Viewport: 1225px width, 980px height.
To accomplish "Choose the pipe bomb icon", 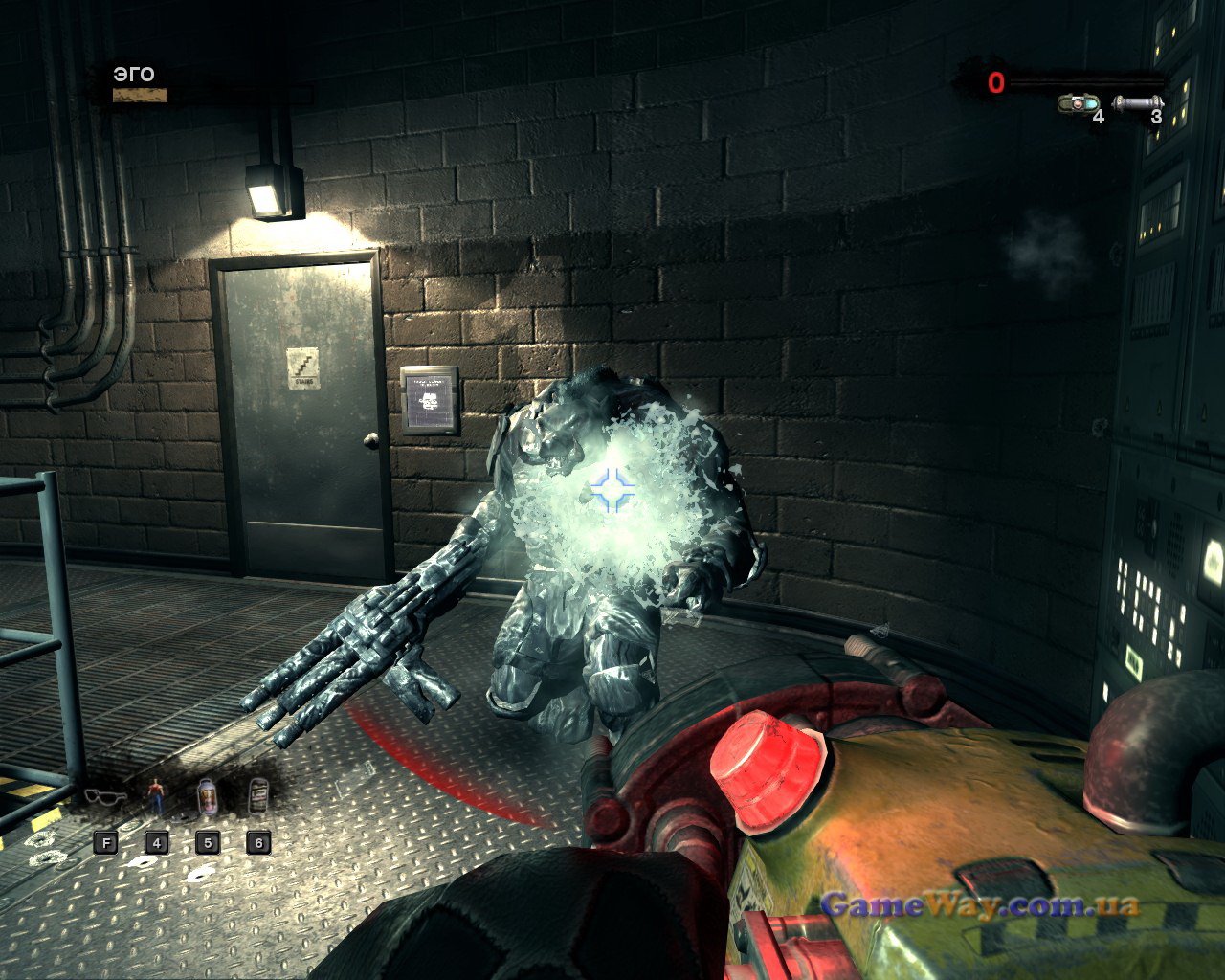I will (x=1138, y=102).
